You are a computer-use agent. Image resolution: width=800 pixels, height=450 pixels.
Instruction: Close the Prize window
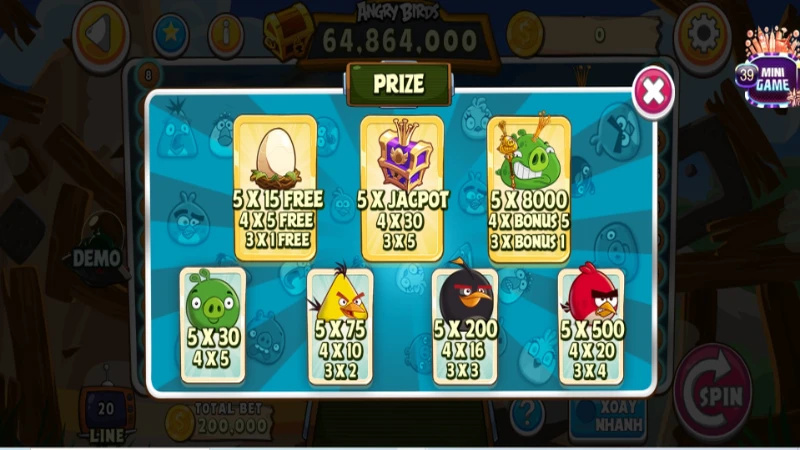653,92
